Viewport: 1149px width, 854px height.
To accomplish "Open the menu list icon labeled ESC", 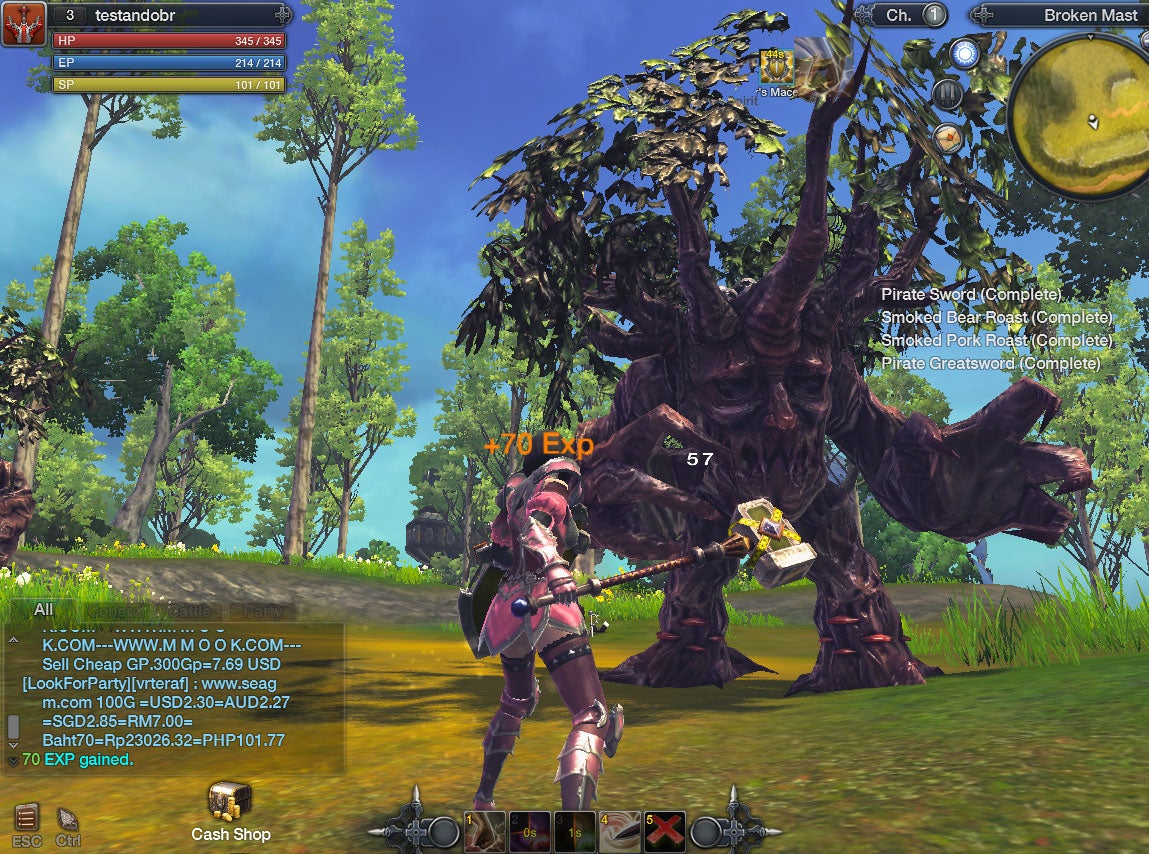I will (27, 819).
